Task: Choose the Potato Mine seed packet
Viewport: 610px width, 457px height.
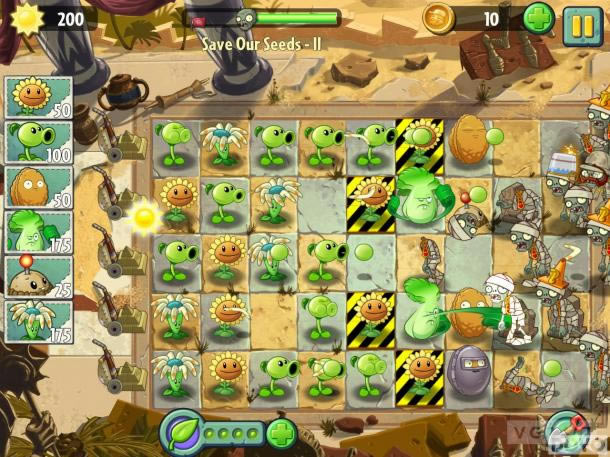Action: [x=38, y=276]
